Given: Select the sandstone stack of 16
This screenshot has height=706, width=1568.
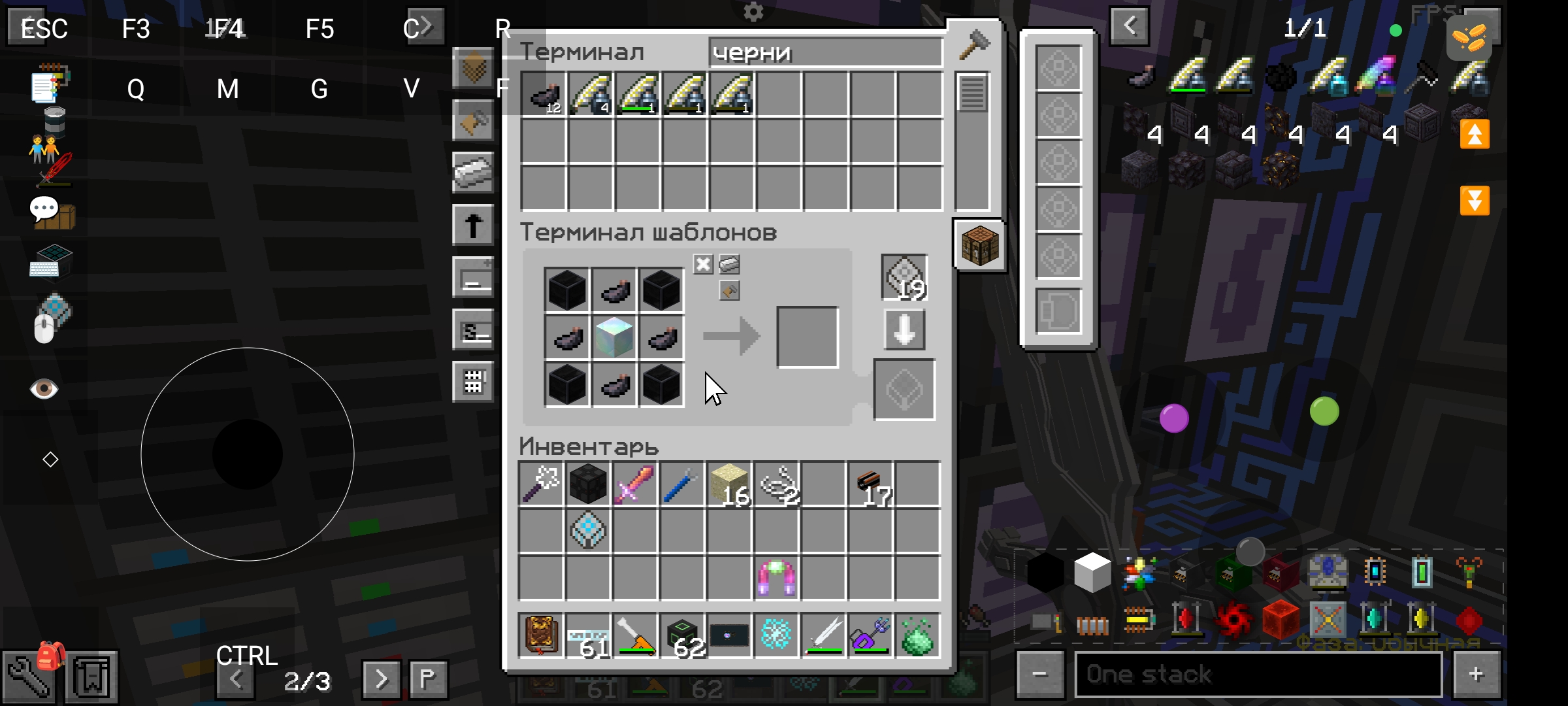Looking at the screenshot, I should coord(729,484).
